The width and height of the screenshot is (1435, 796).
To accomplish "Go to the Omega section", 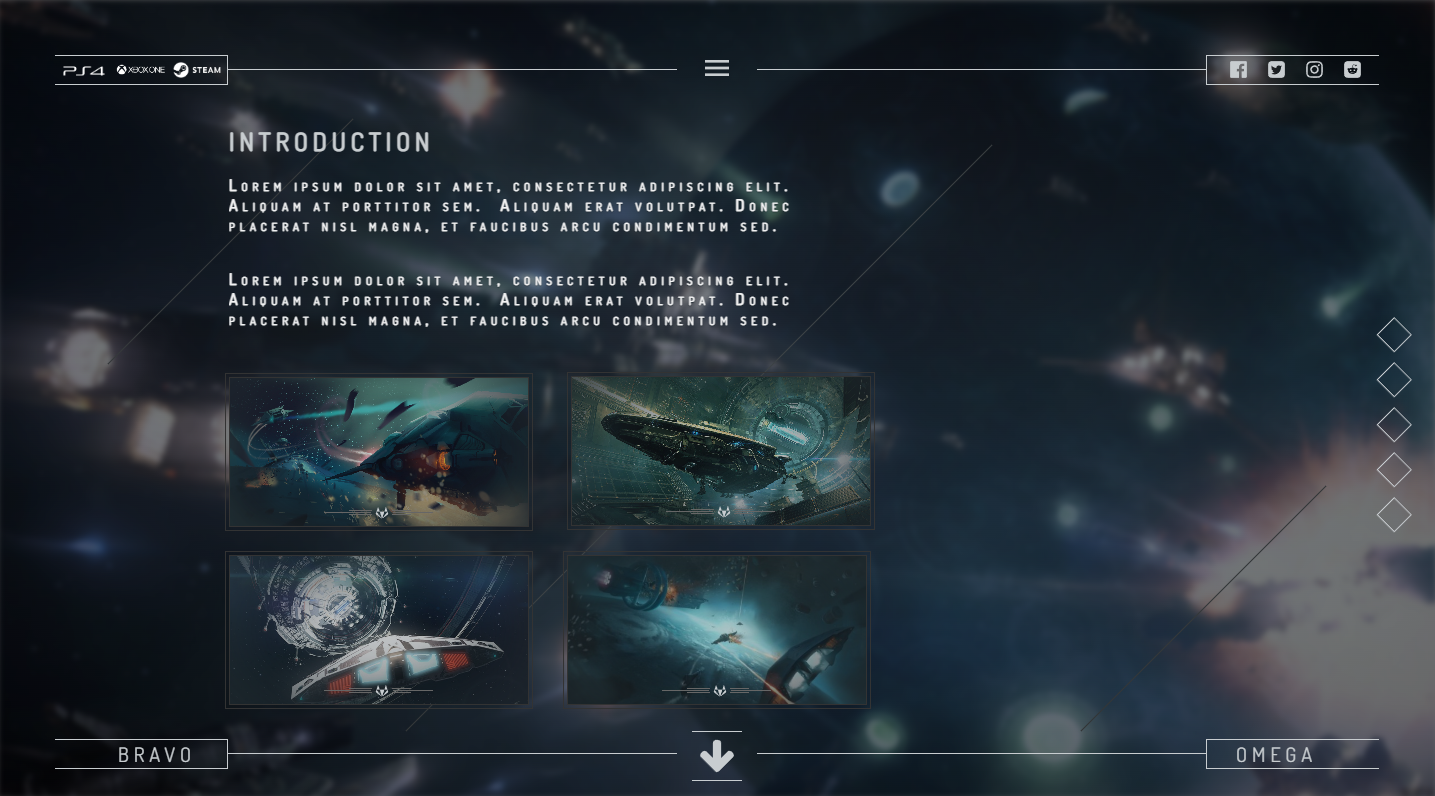I will (1275, 755).
